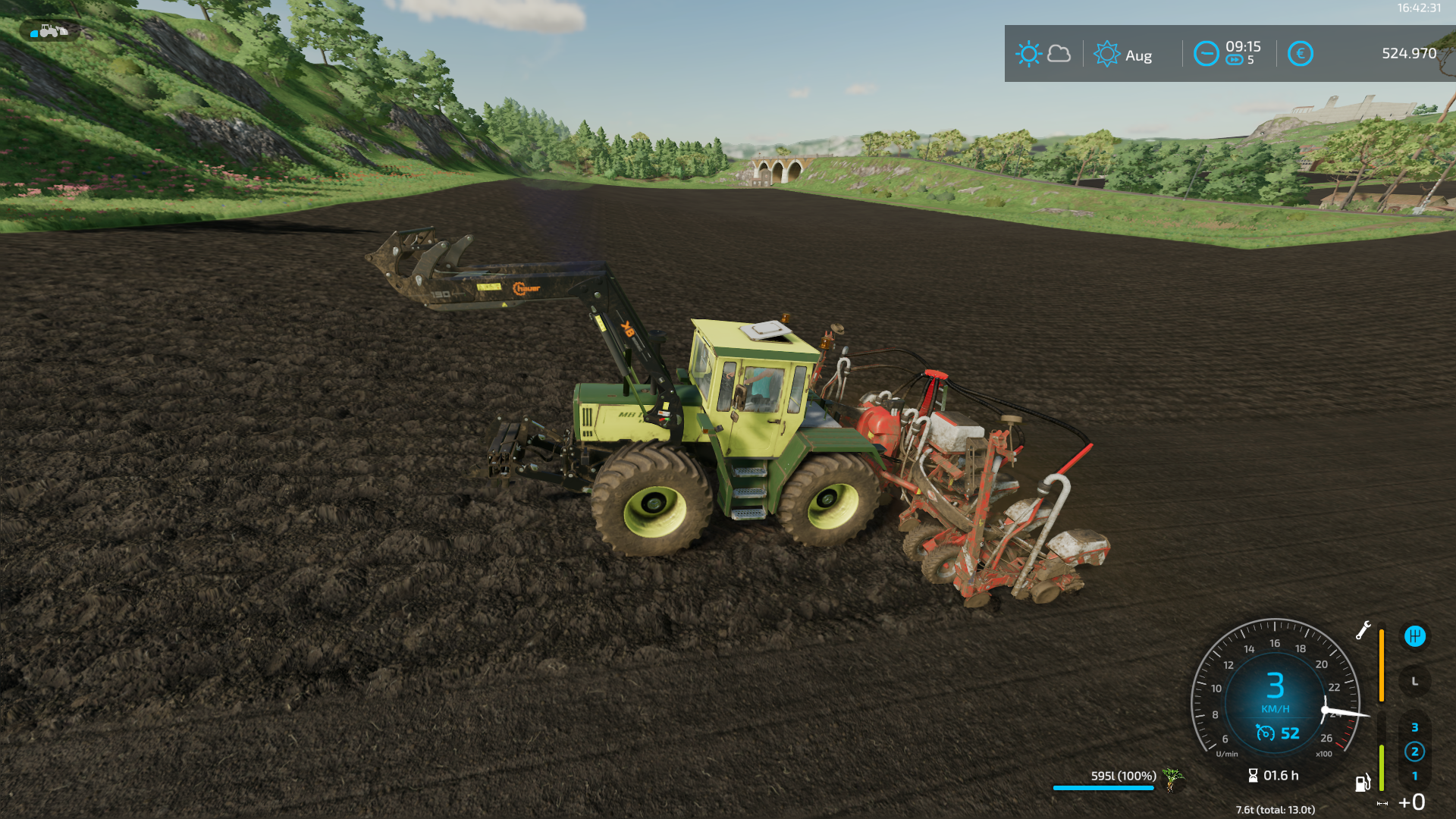This screenshot has width=1456, height=819.
Task: Click the sunny weather icon
Action: pyautogui.click(x=1028, y=54)
